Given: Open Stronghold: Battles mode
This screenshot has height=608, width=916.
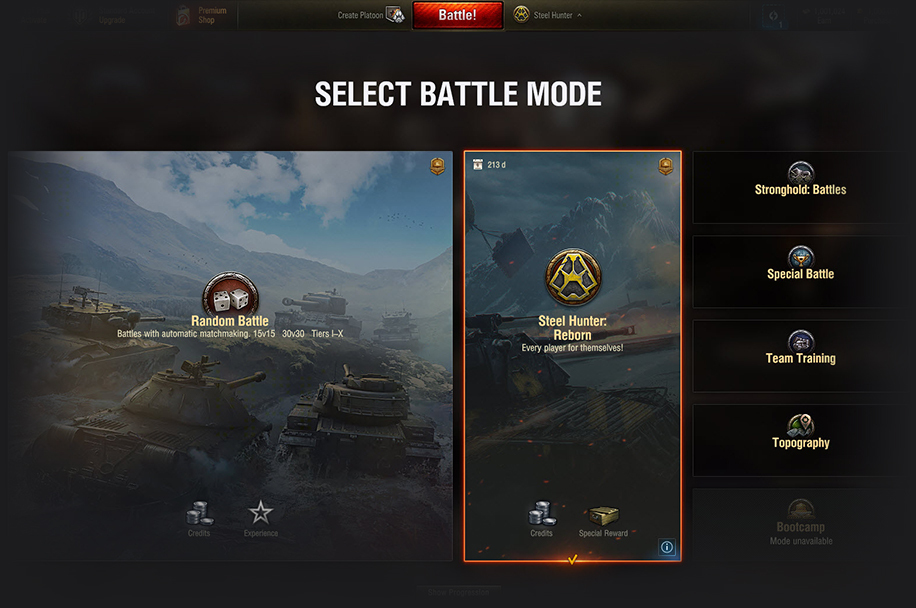Looking at the screenshot, I should 800,187.
